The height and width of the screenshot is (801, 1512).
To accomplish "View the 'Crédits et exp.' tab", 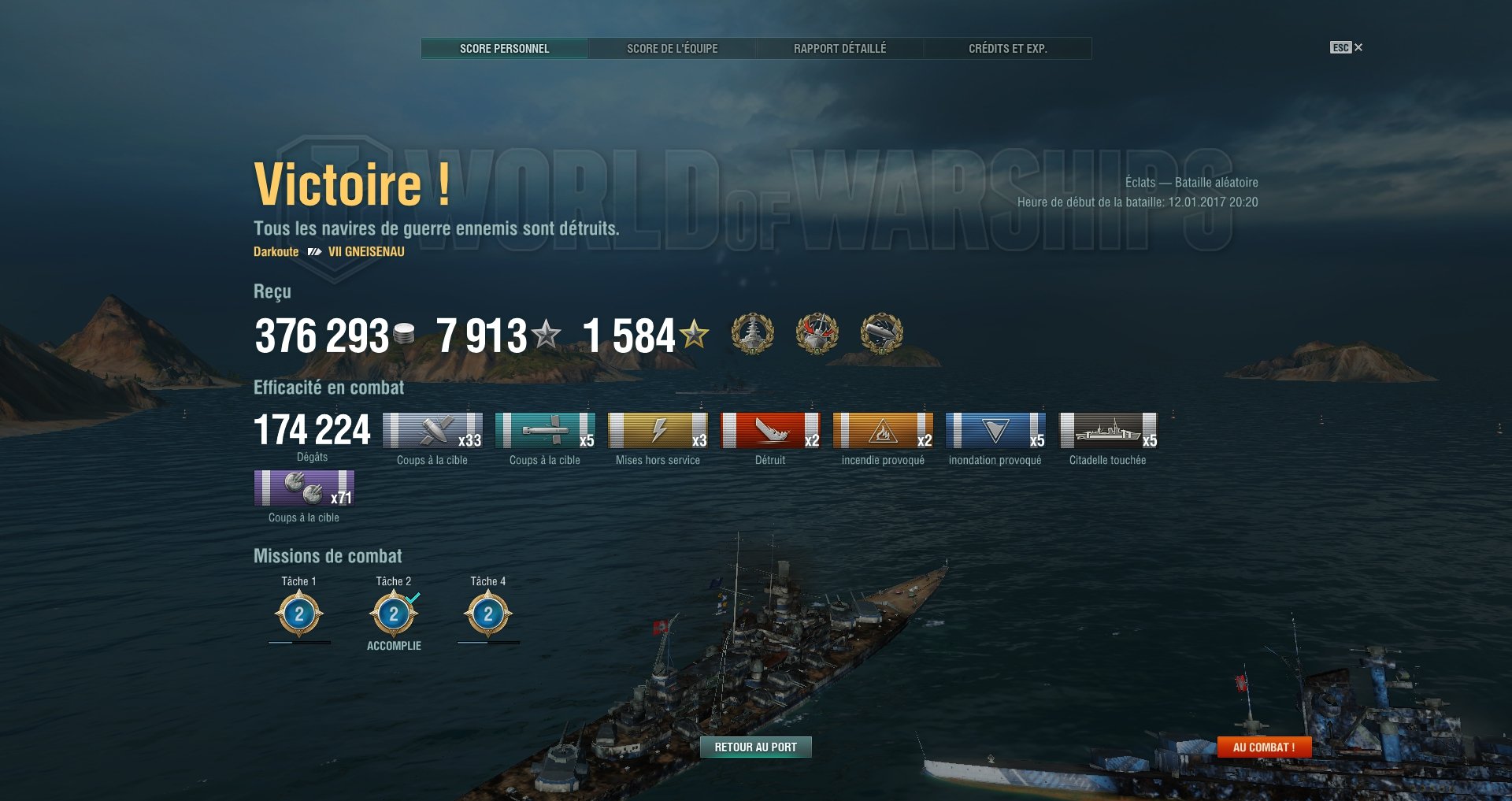I will click(1007, 48).
